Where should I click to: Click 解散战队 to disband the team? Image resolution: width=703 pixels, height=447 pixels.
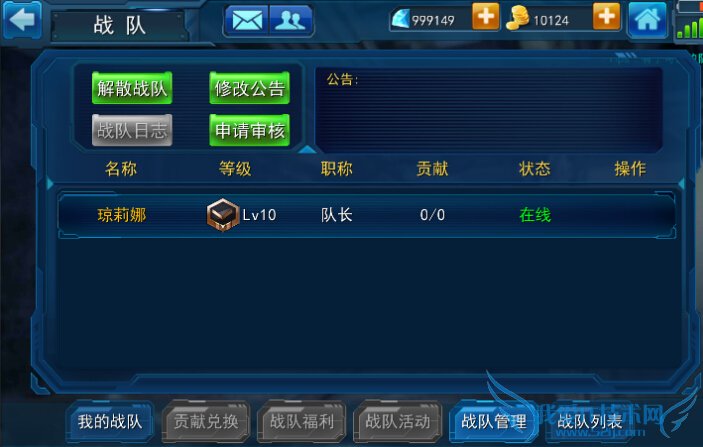(132, 88)
